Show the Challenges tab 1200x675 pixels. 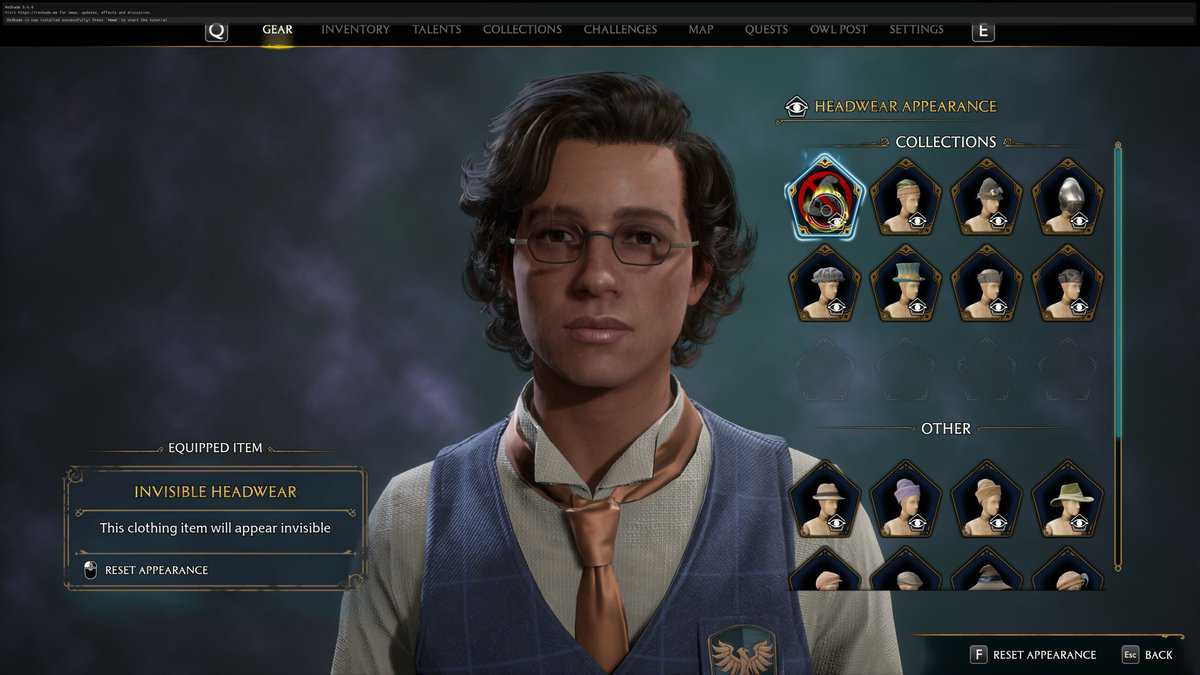coord(620,29)
